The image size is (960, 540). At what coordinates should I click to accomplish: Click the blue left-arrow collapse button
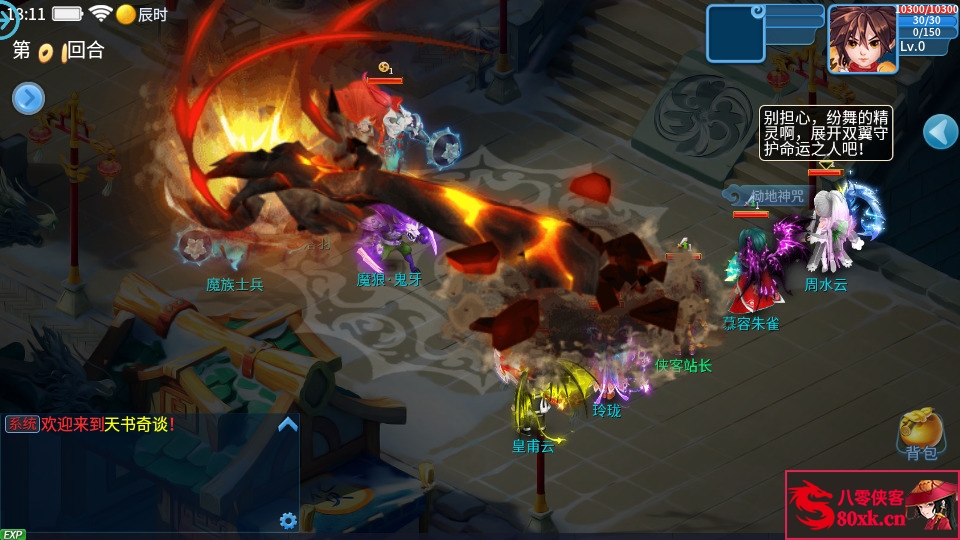(x=939, y=131)
